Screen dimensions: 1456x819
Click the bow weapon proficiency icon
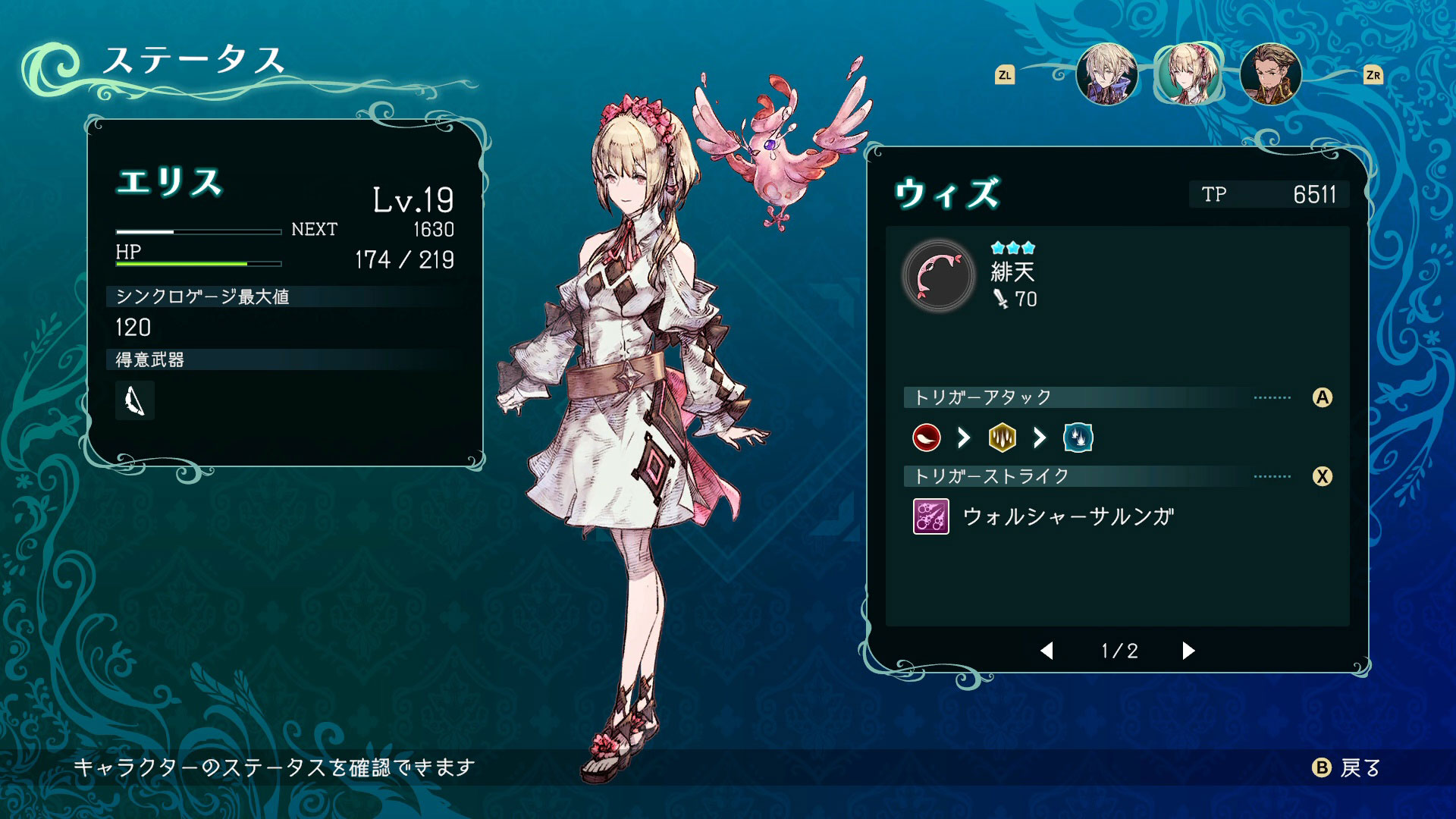point(135,400)
